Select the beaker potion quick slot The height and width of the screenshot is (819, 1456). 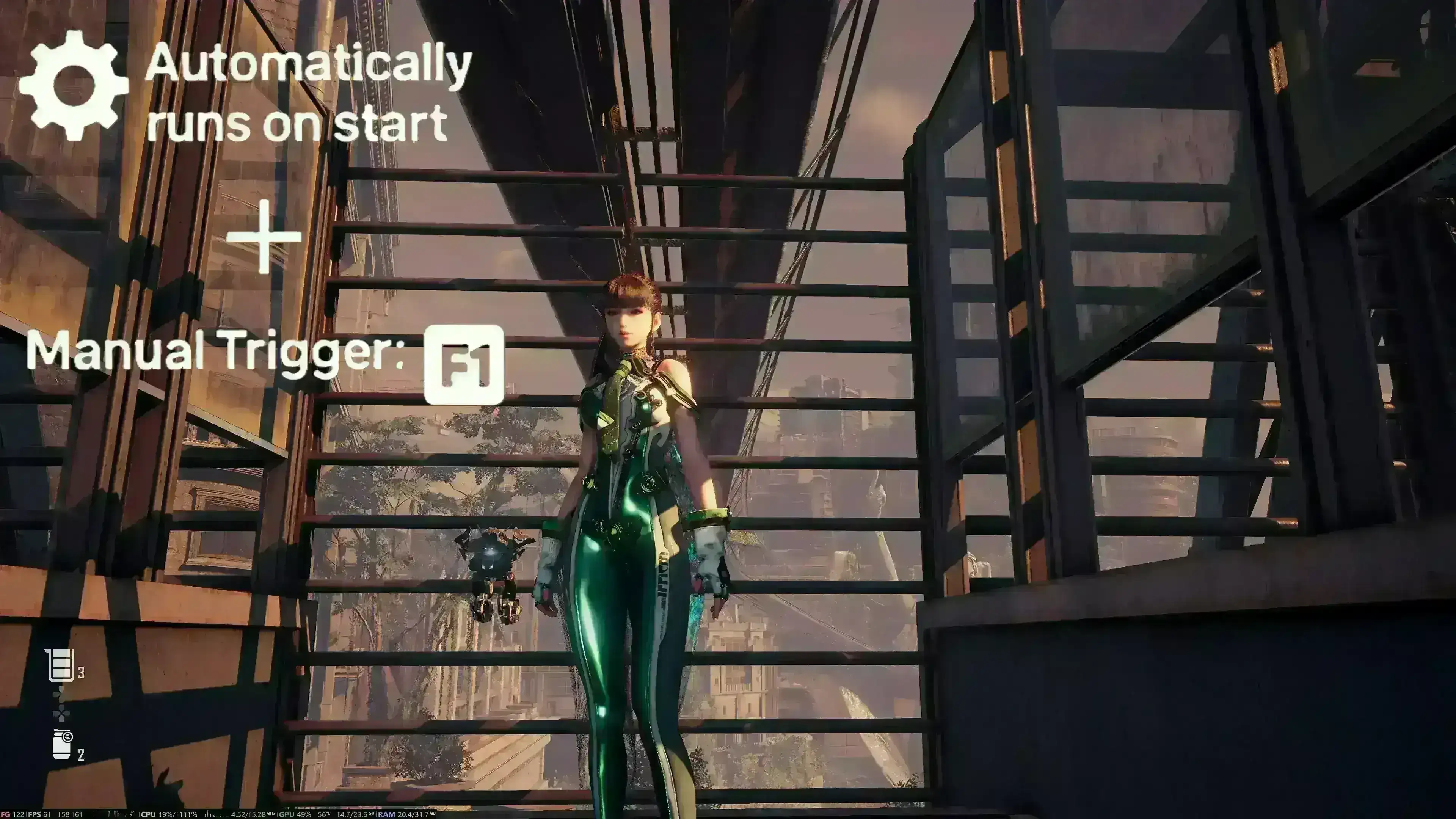[x=61, y=665]
